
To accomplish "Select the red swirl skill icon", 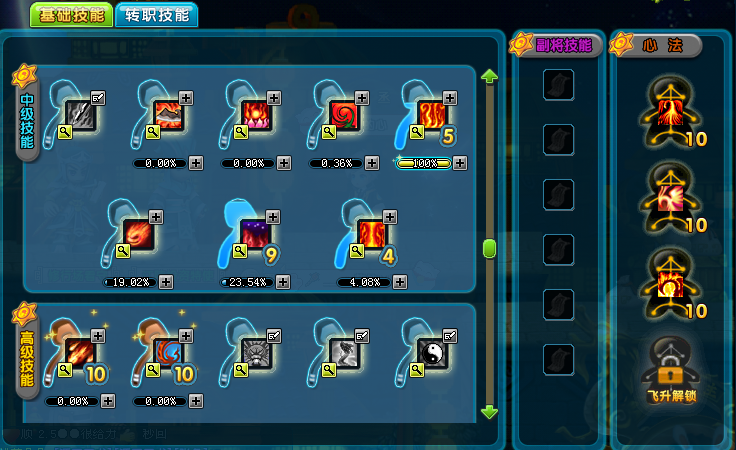I will click(344, 113).
